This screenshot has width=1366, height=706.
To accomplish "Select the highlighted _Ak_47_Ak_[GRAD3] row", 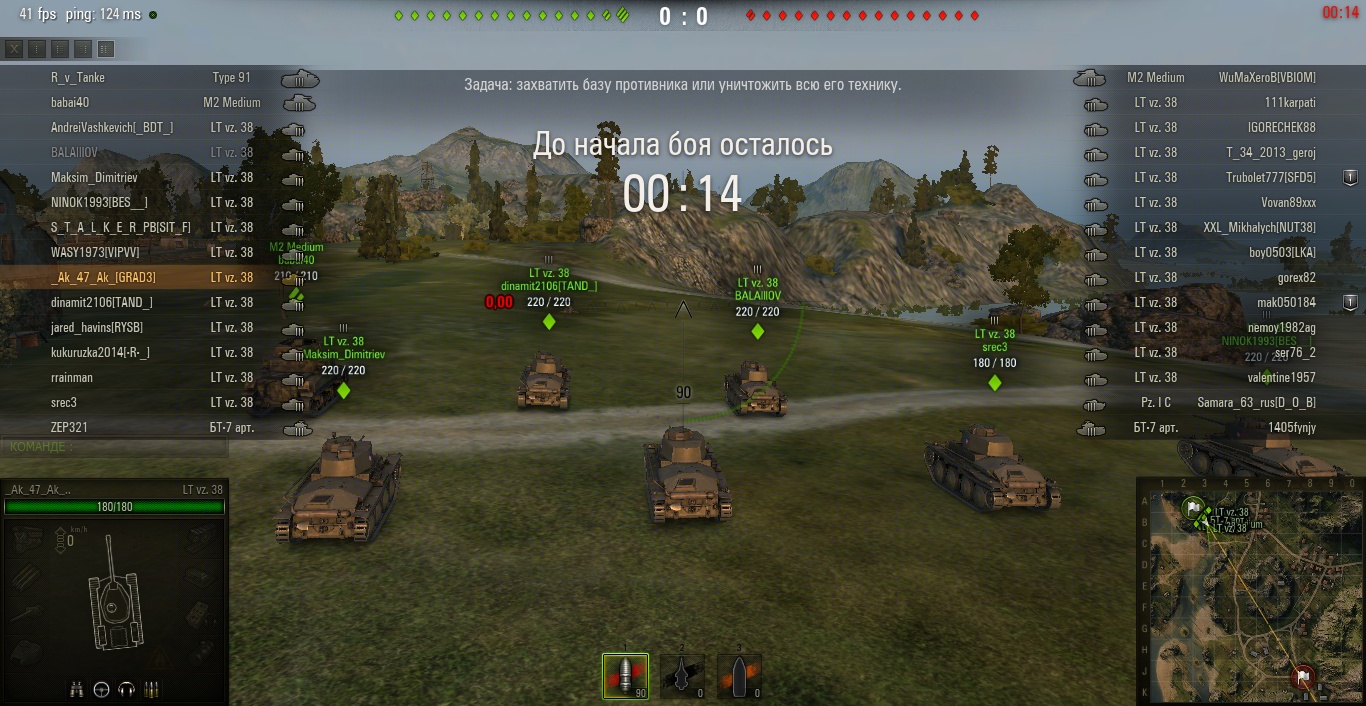I will 150,278.
